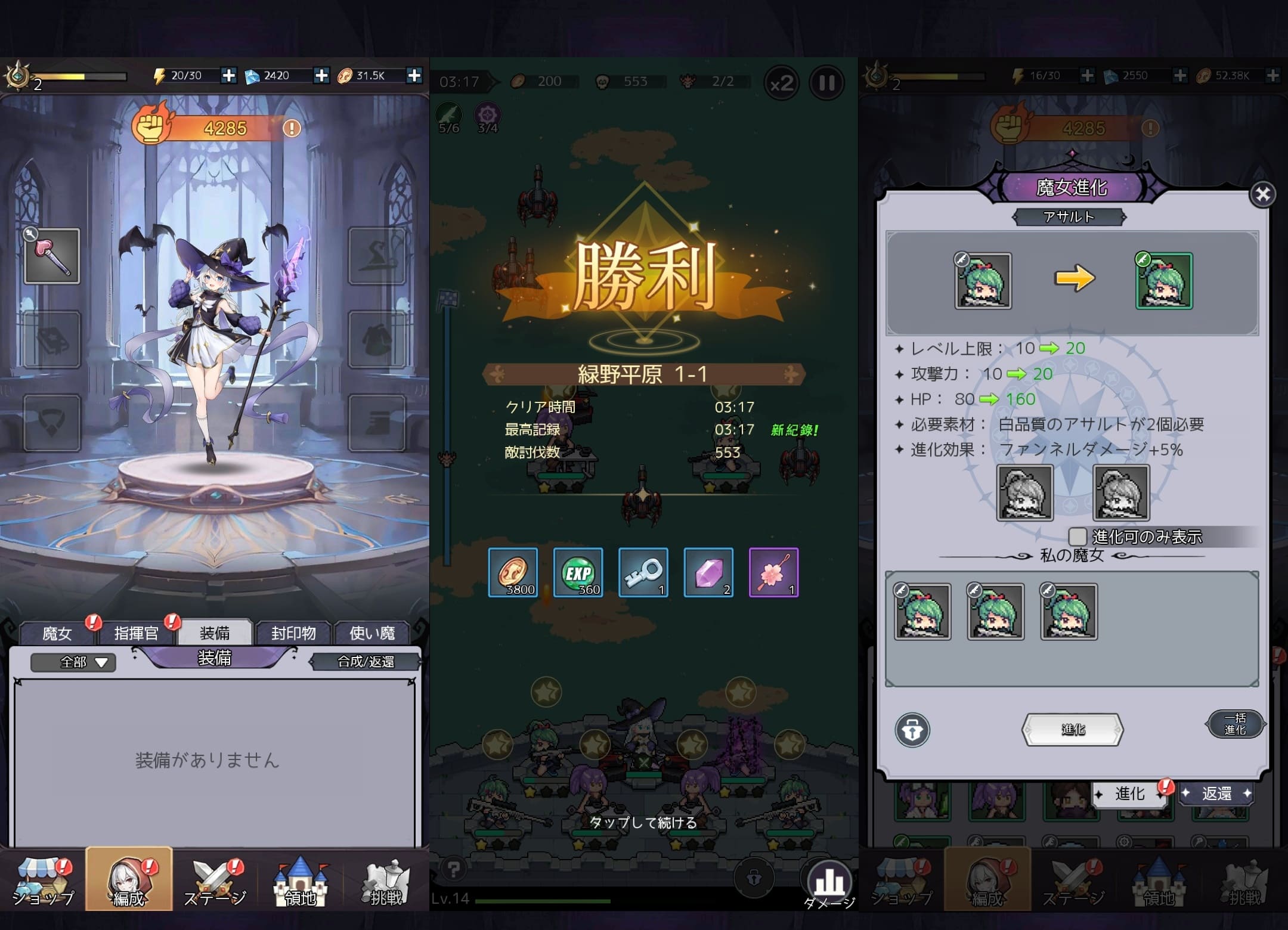The height and width of the screenshot is (930, 1288).
Task: Select the key reward icon on the victory screen
Action: (643, 572)
